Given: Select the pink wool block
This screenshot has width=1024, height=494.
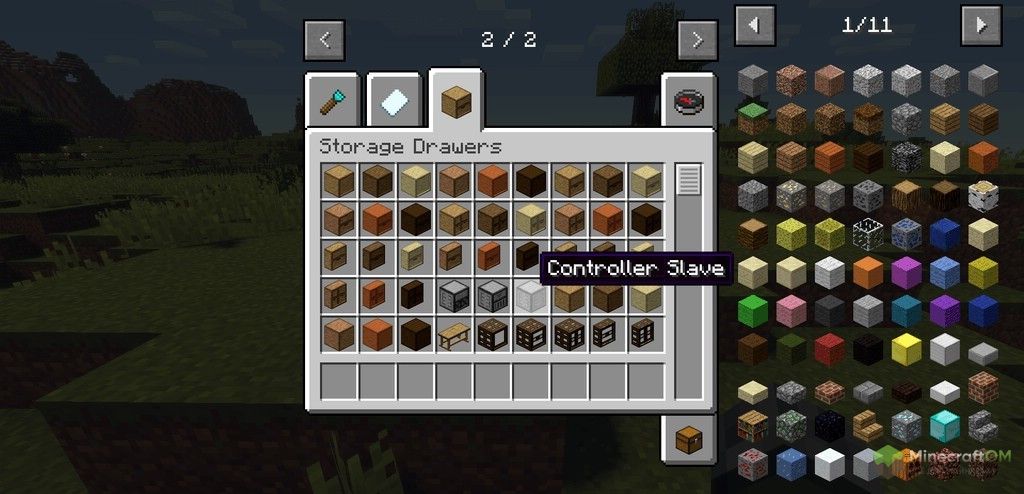Looking at the screenshot, I should pyautogui.click(x=791, y=311).
